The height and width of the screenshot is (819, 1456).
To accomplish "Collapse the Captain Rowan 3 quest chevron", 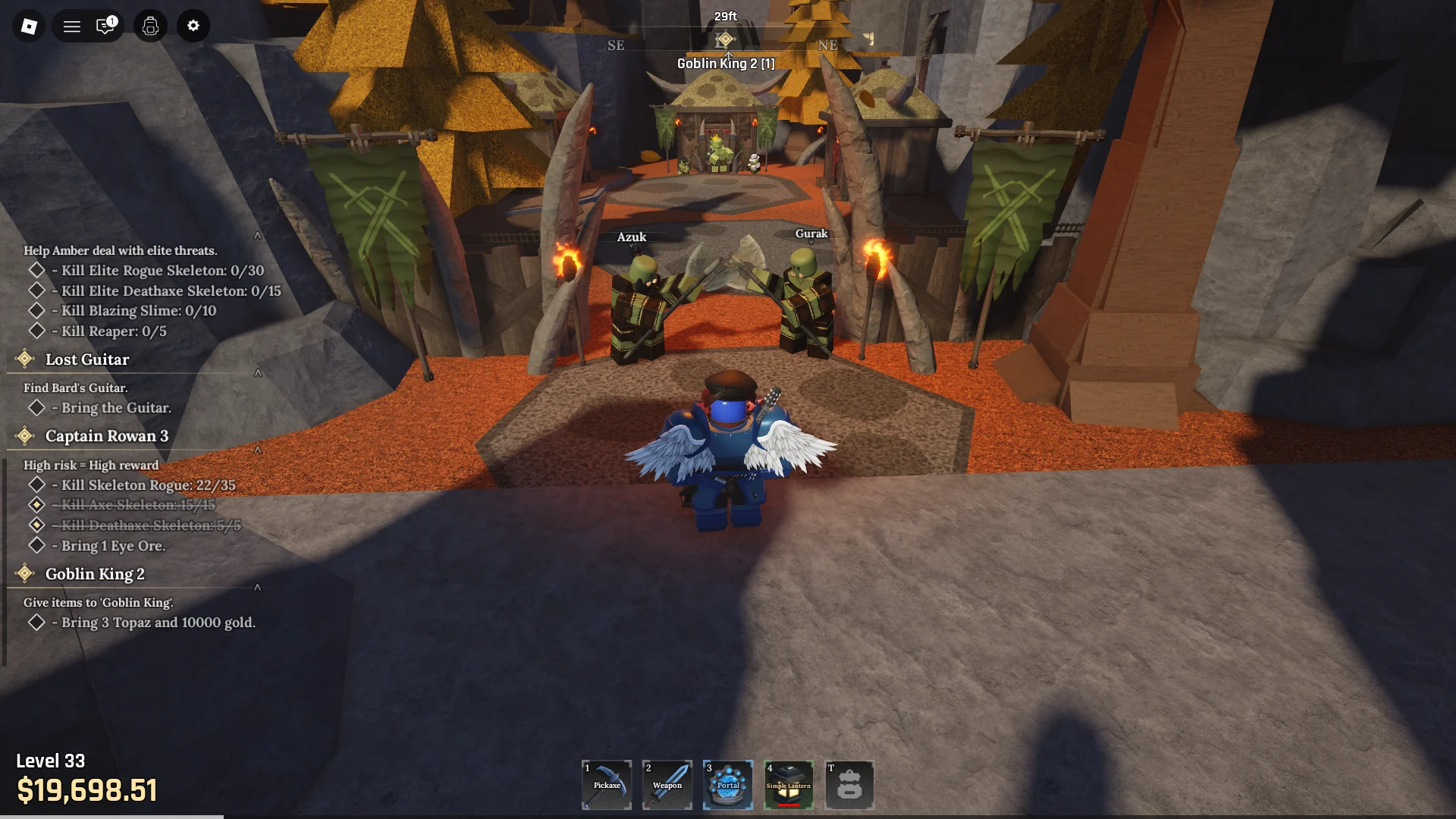I will tap(258, 450).
